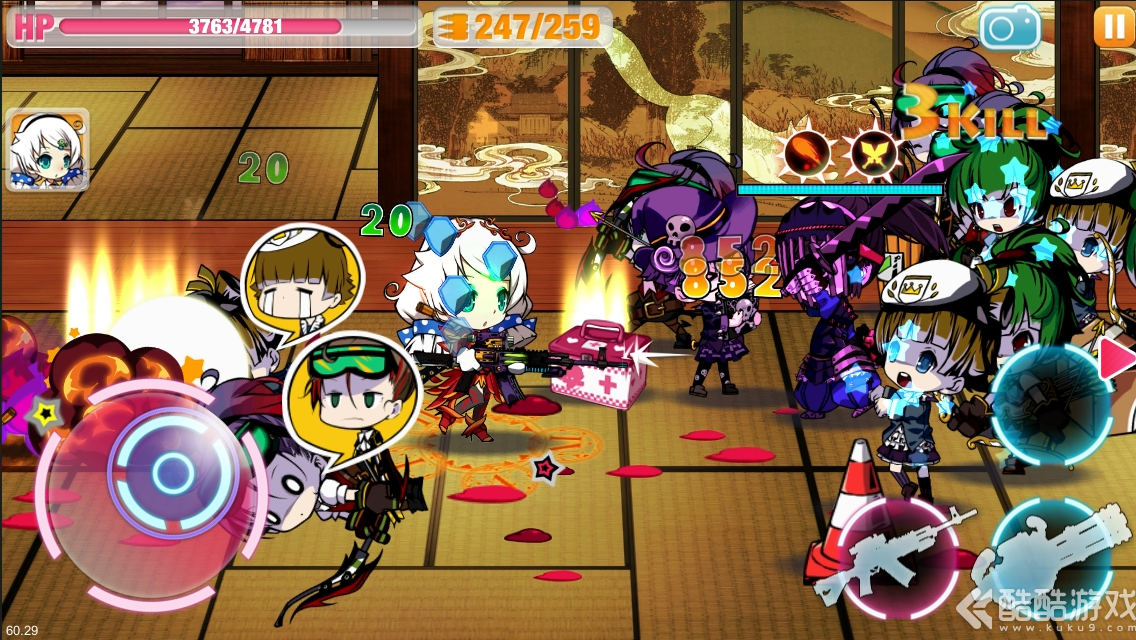Tap the white-haired character portrait
Screen dimensions: 1136x640
tap(47, 150)
